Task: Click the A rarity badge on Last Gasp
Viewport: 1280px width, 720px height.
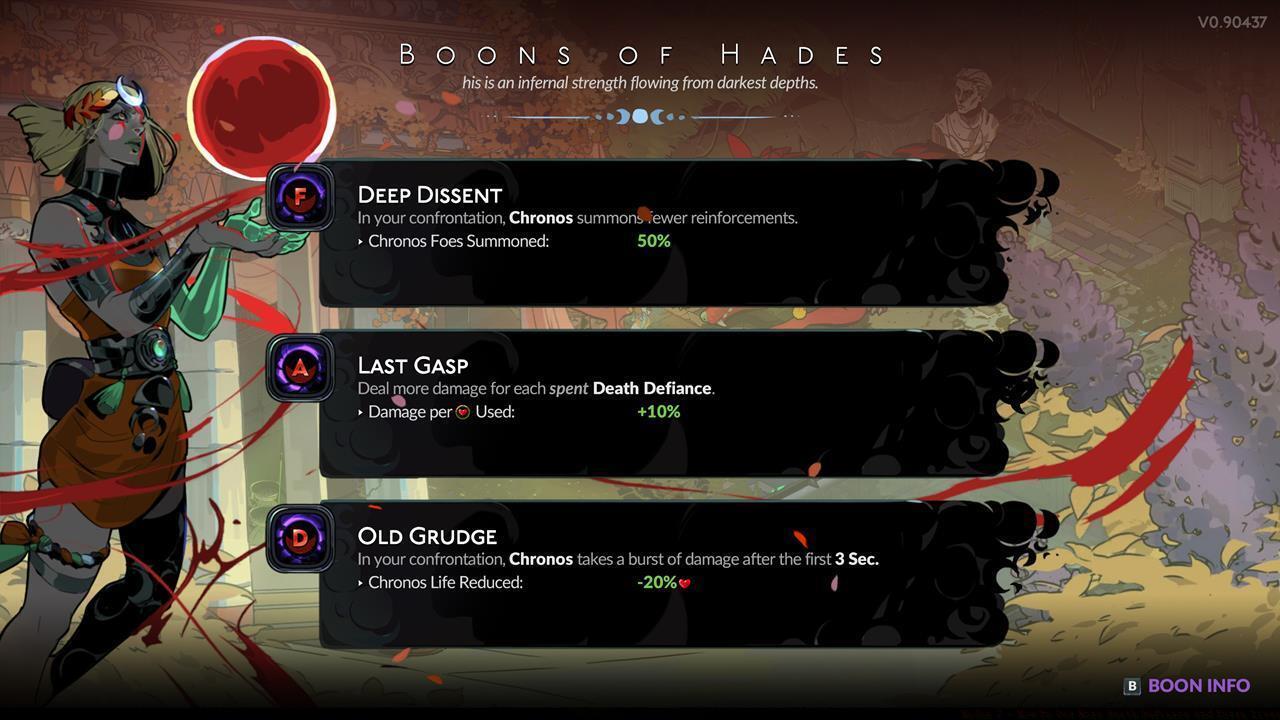Action: [x=299, y=367]
